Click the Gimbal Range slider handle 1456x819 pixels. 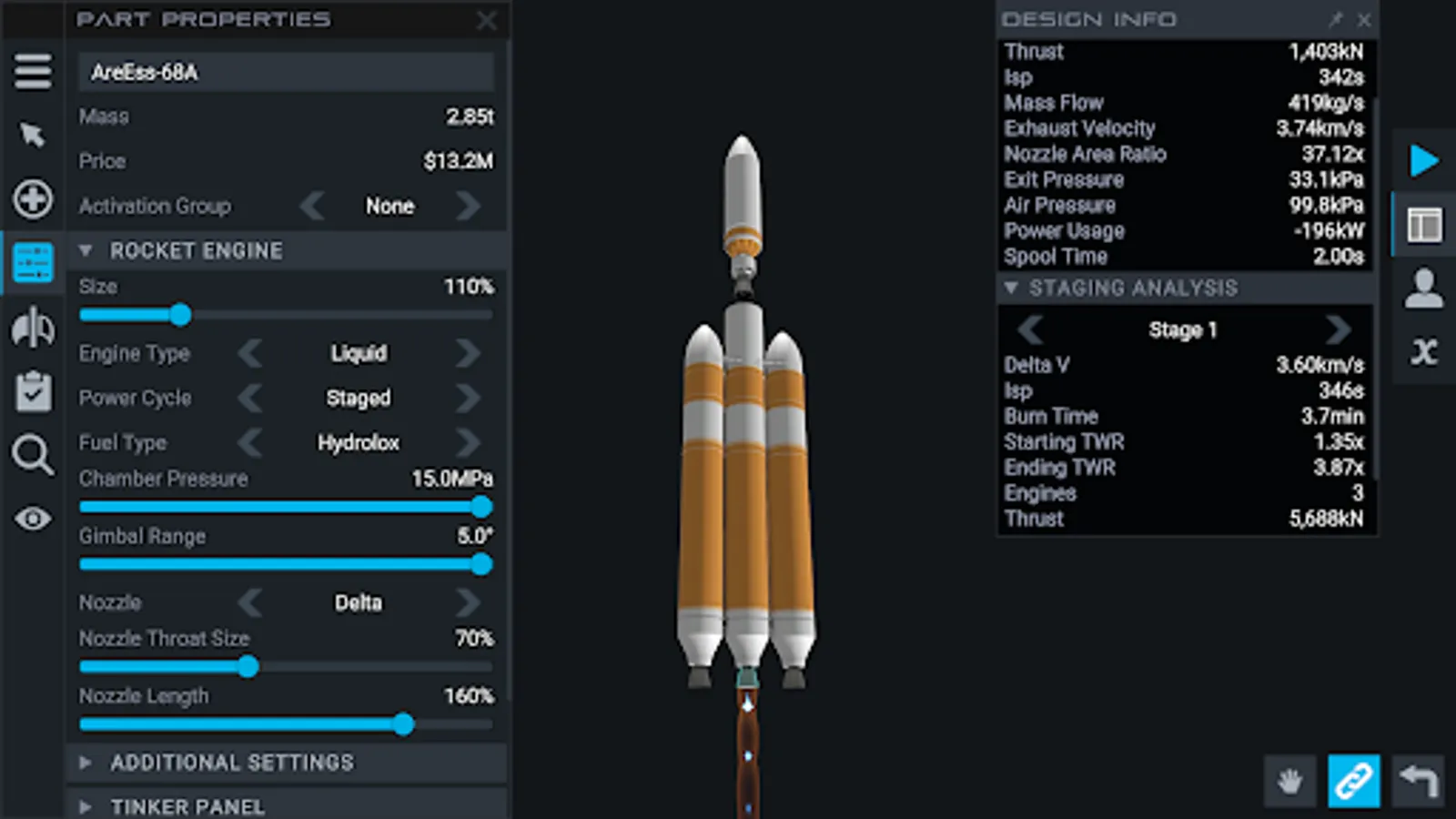tap(480, 565)
